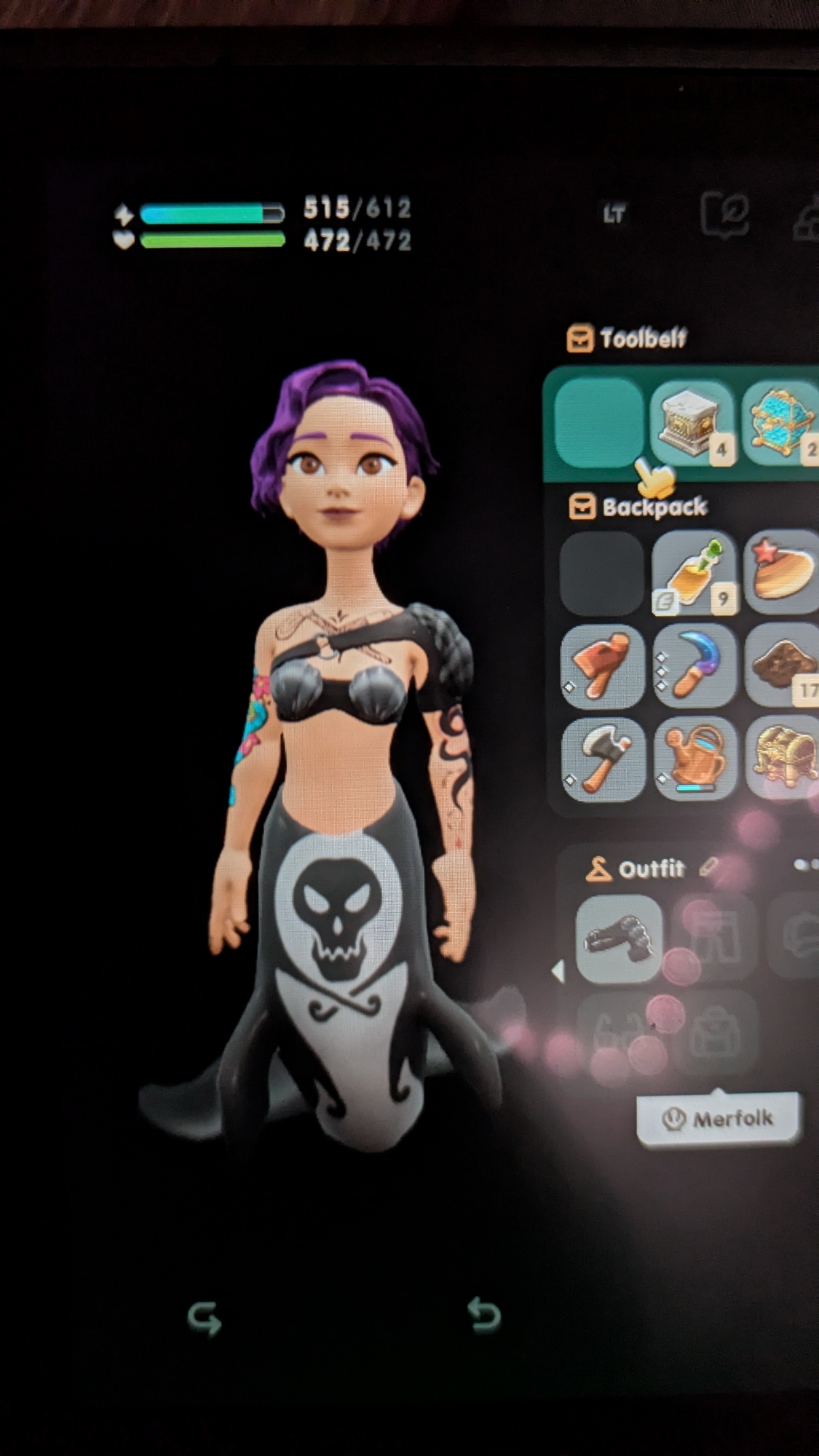
Task: Select the blue sickle tool slot
Action: 693,665
